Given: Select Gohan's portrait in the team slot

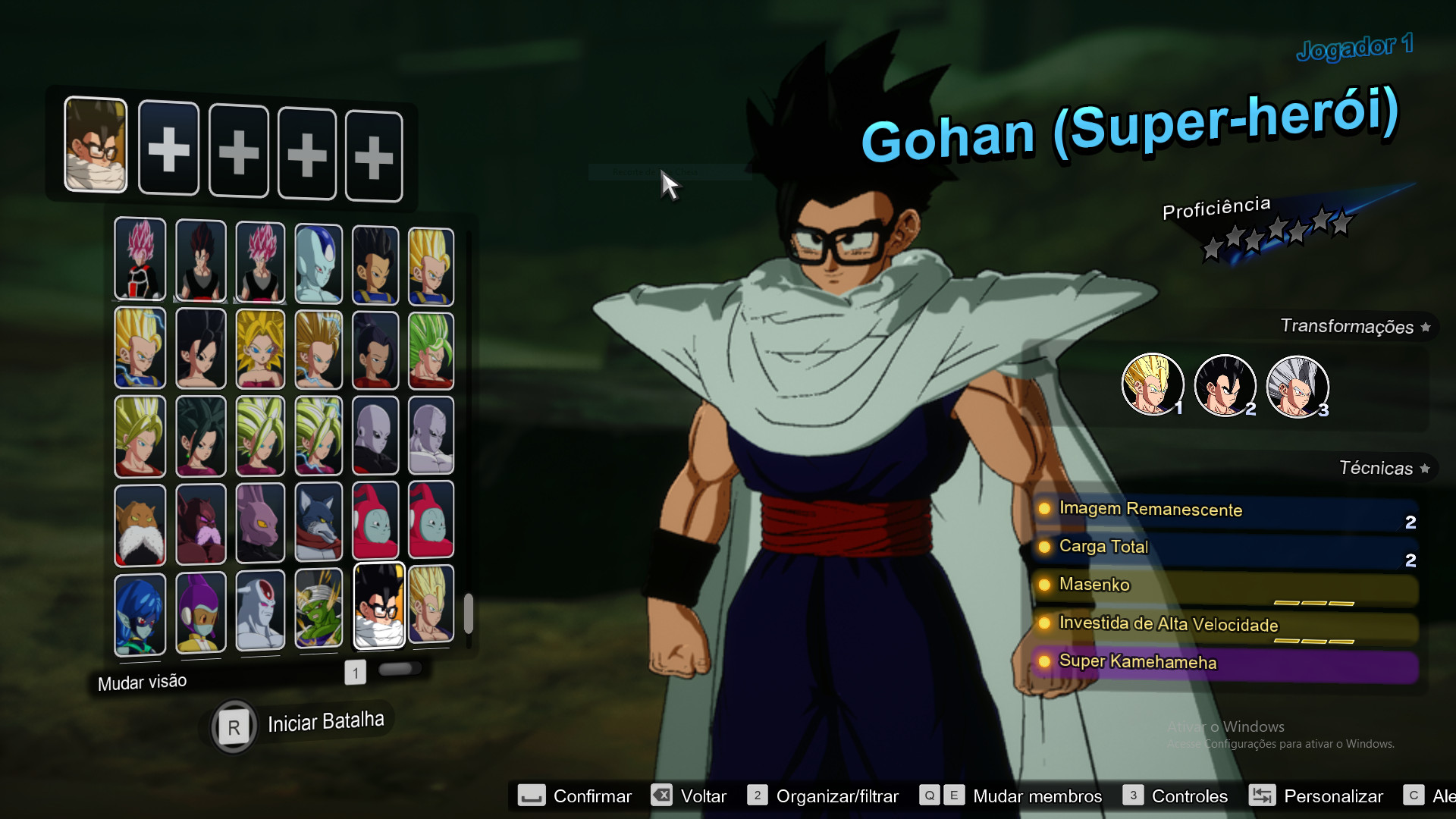Looking at the screenshot, I should coord(96,146).
